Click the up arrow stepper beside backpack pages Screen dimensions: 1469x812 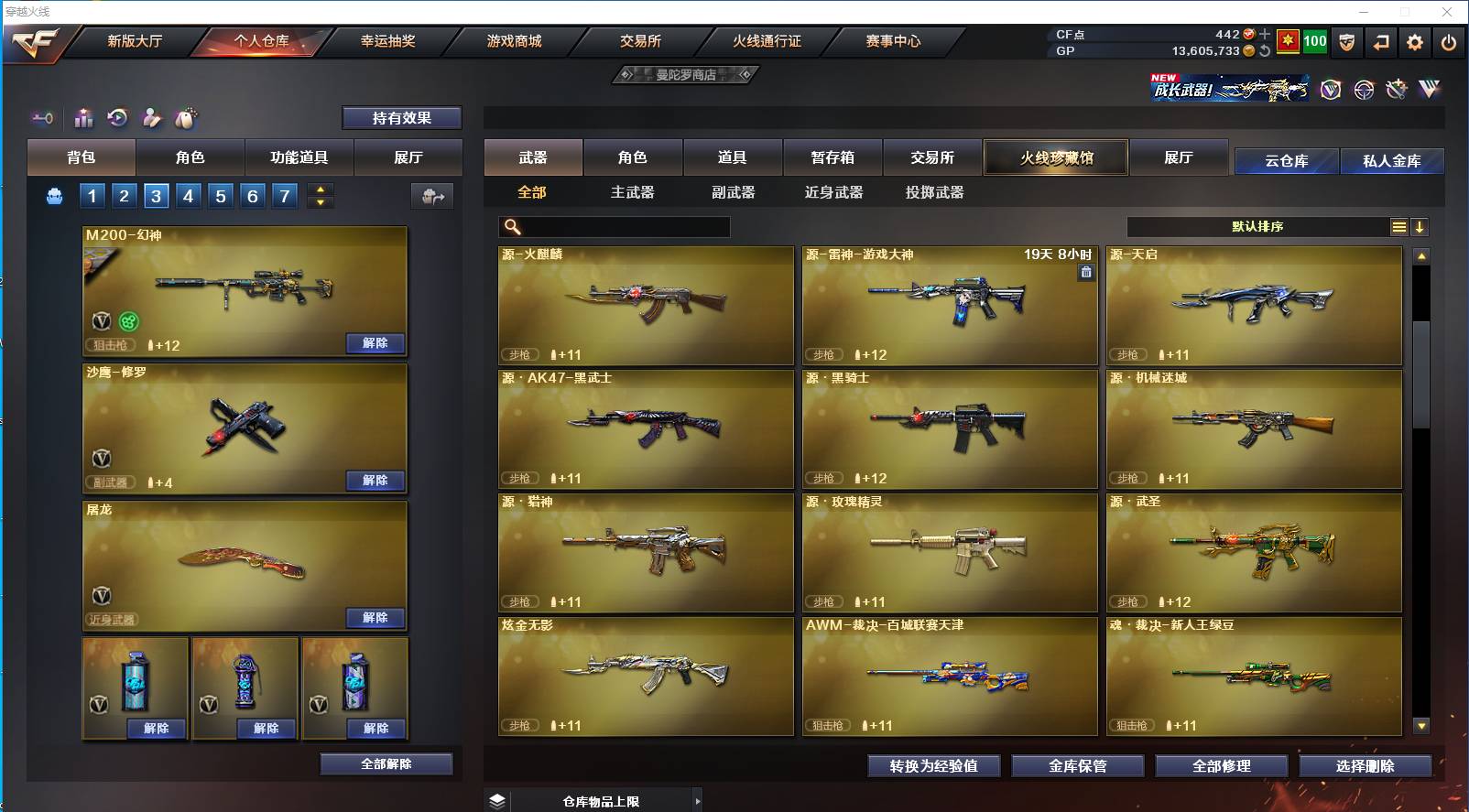click(x=319, y=189)
